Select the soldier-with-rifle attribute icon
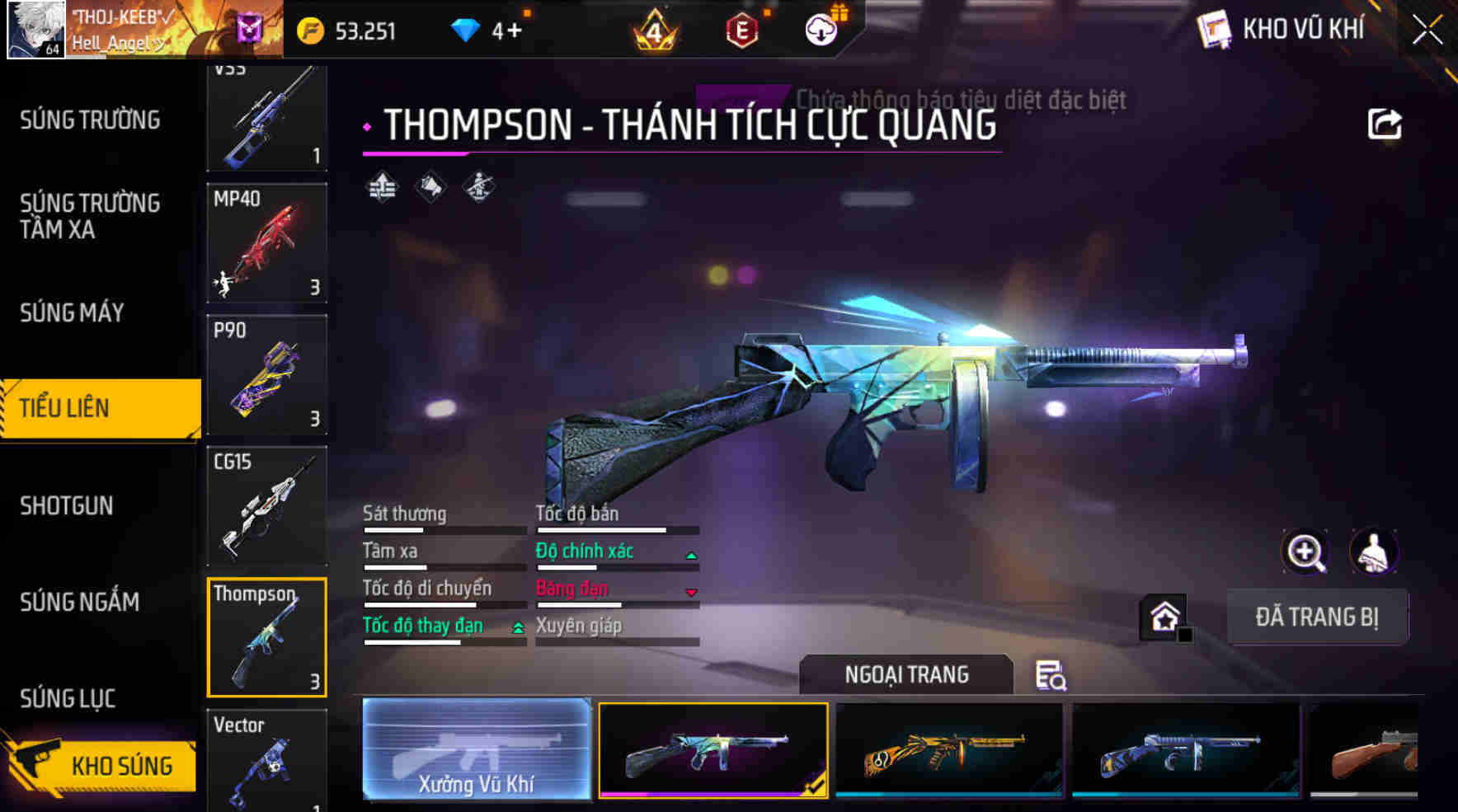 pyautogui.click(x=478, y=188)
